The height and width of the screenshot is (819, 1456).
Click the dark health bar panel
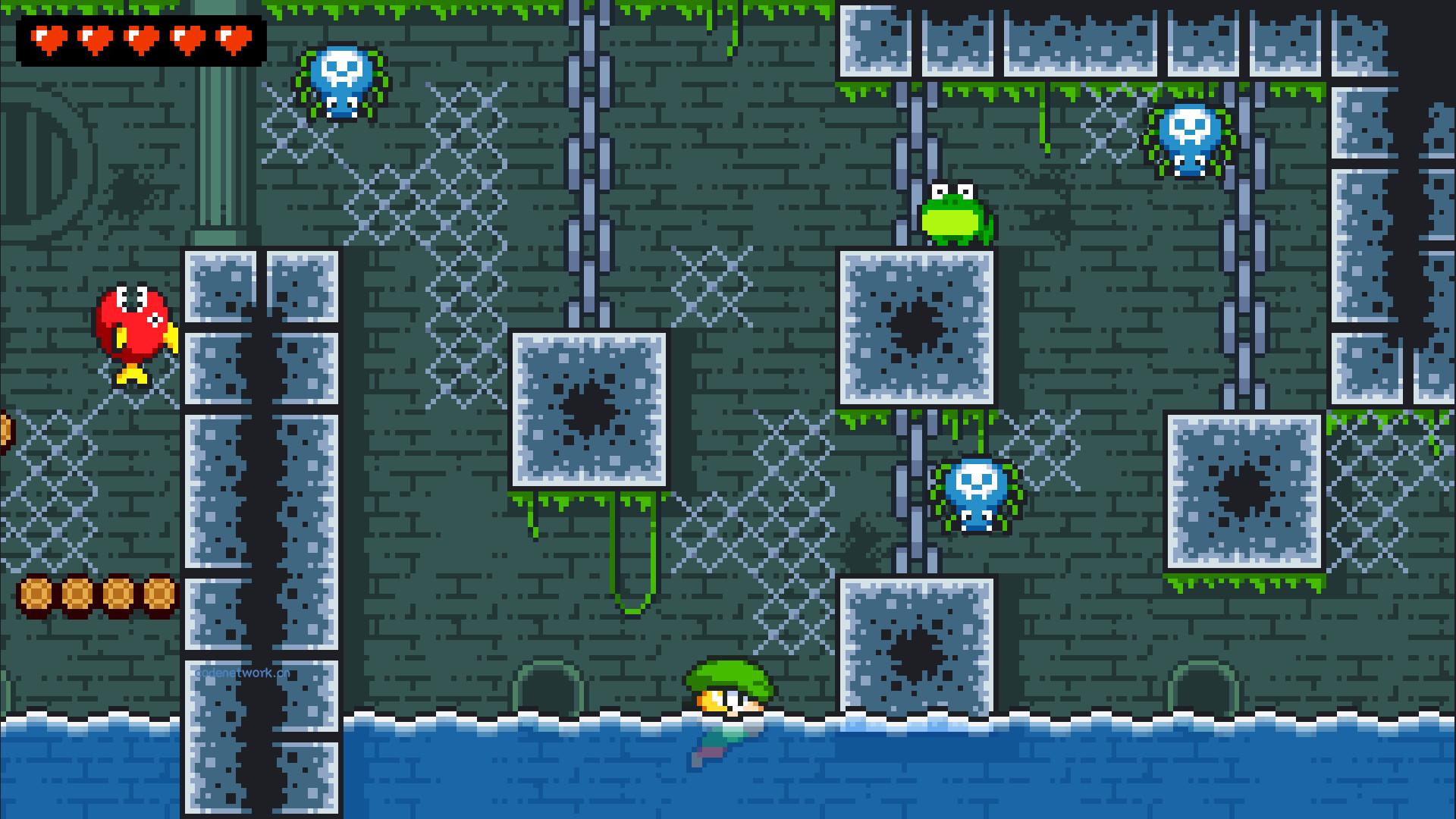pyautogui.click(x=140, y=39)
